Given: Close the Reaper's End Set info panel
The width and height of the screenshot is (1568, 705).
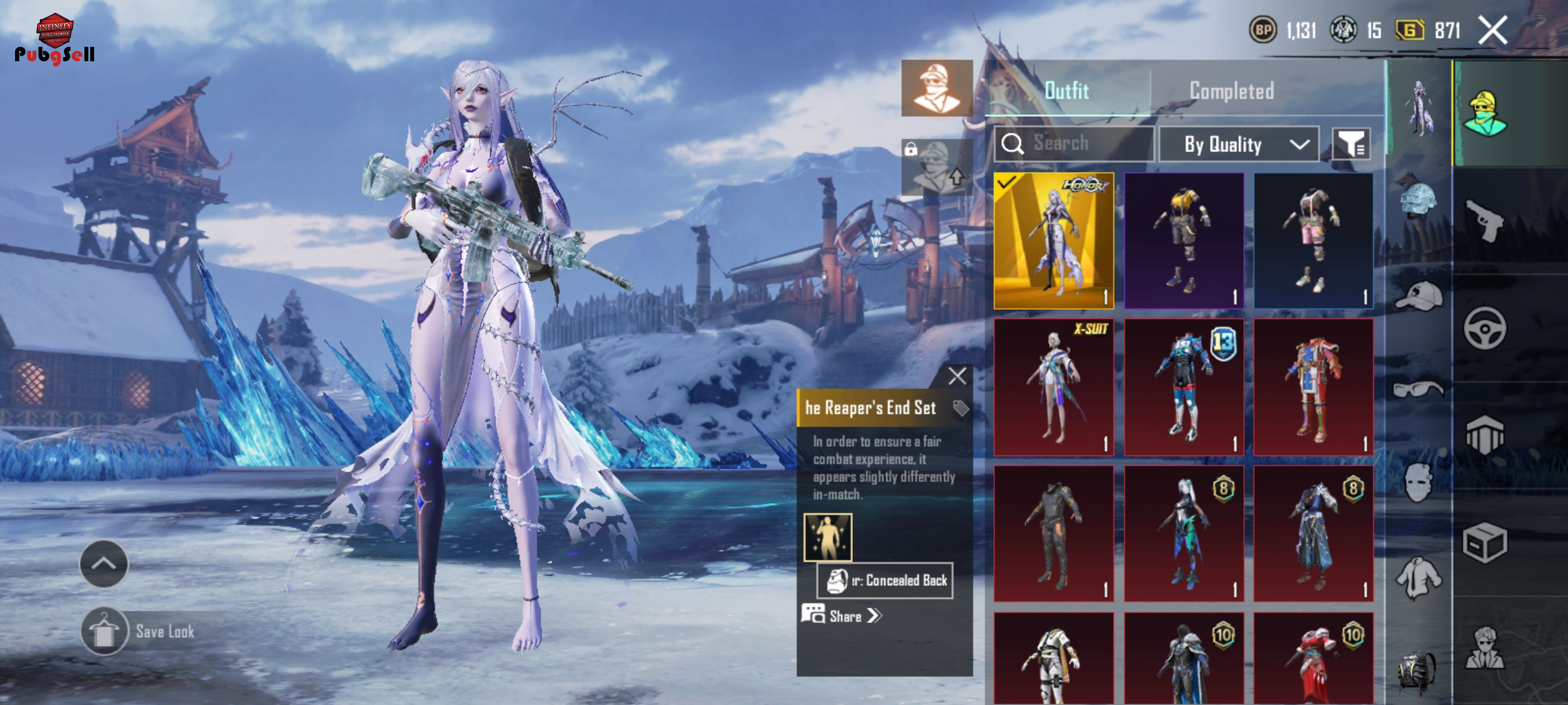Looking at the screenshot, I should tap(957, 376).
